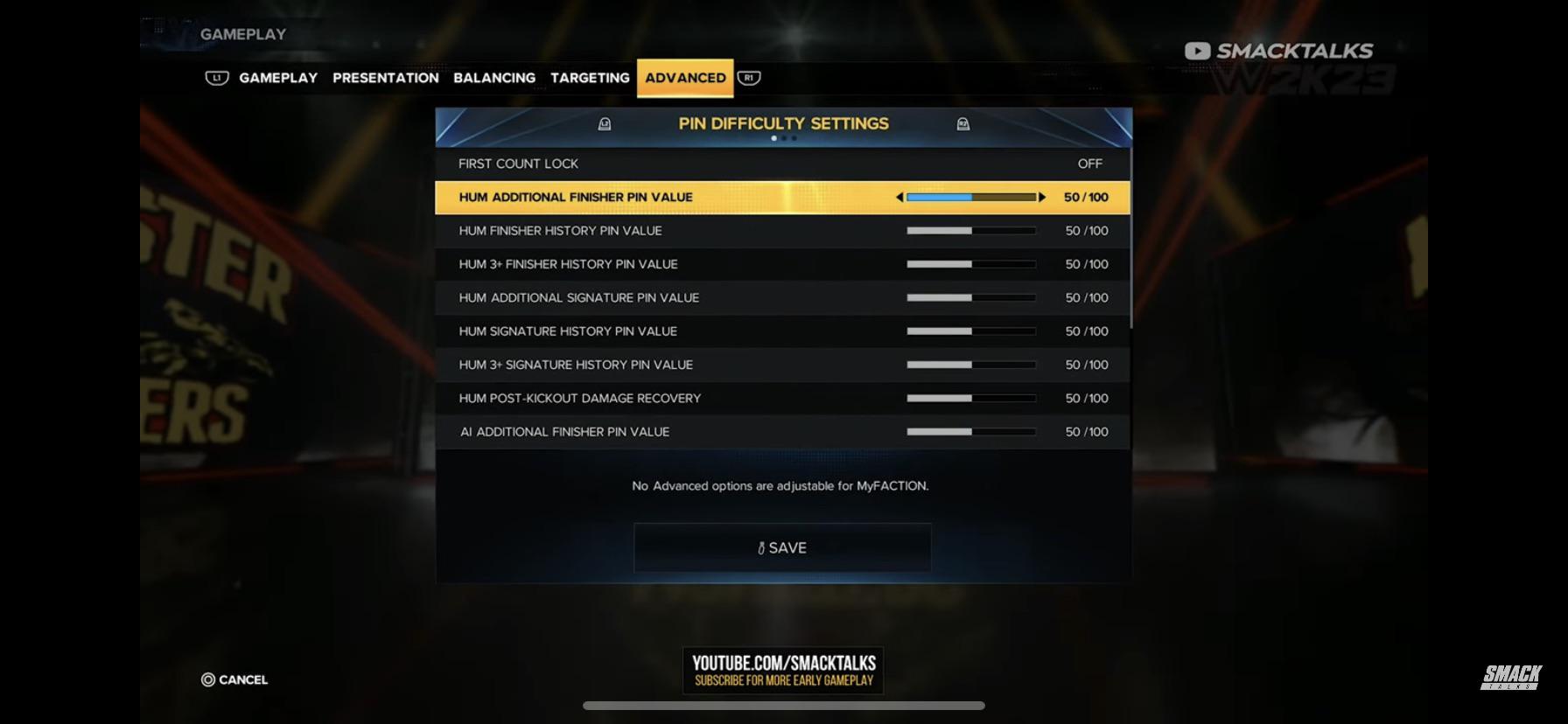This screenshot has width=1568, height=724.
Task: Click the circle icon next to CANCEL
Action: 207,679
